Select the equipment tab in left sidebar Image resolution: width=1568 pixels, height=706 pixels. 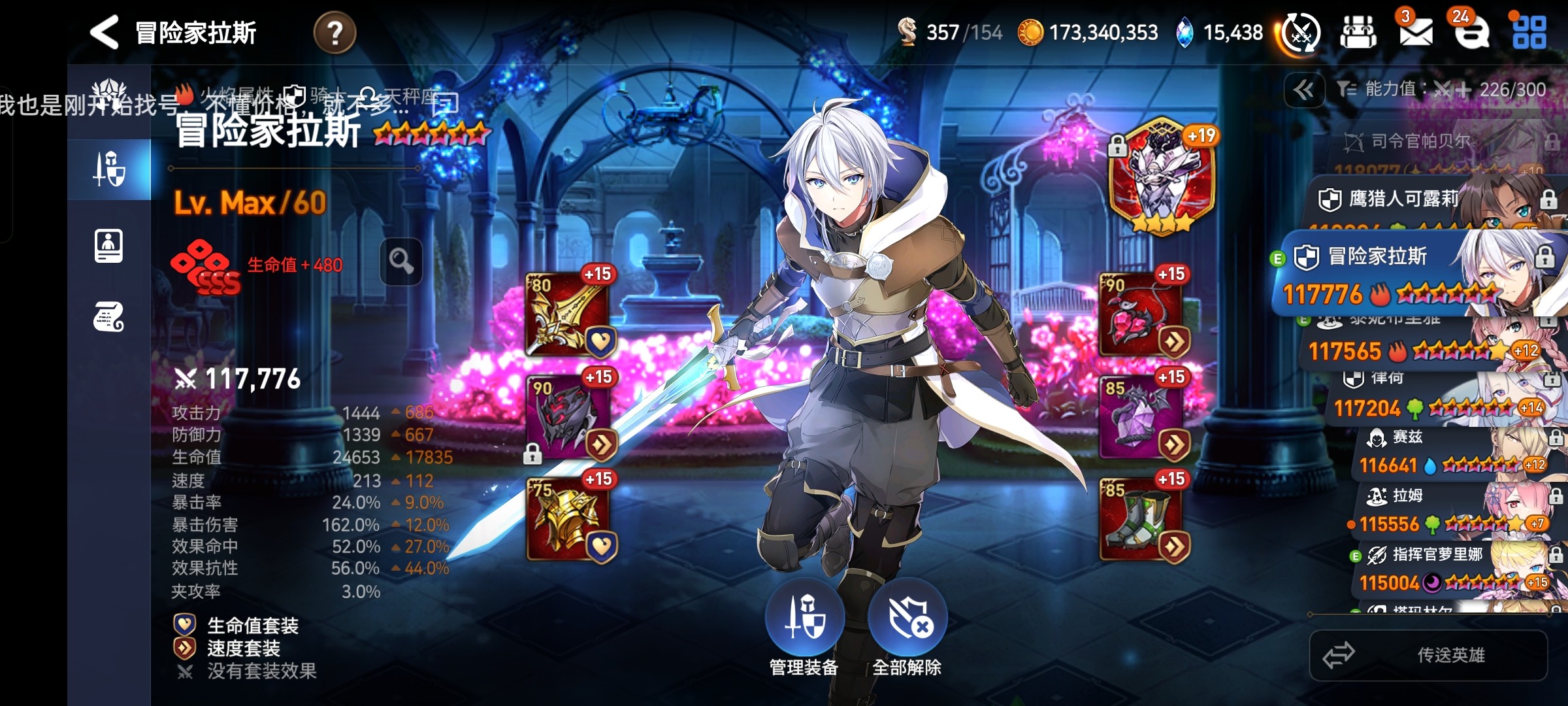(109, 169)
